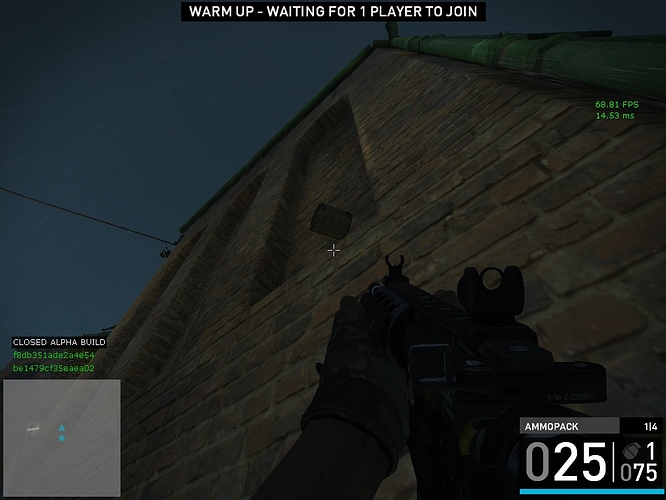Select the Ammopack gadget label
Image resolution: width=666 pixels, height=500 pixels.
[553, 426]
